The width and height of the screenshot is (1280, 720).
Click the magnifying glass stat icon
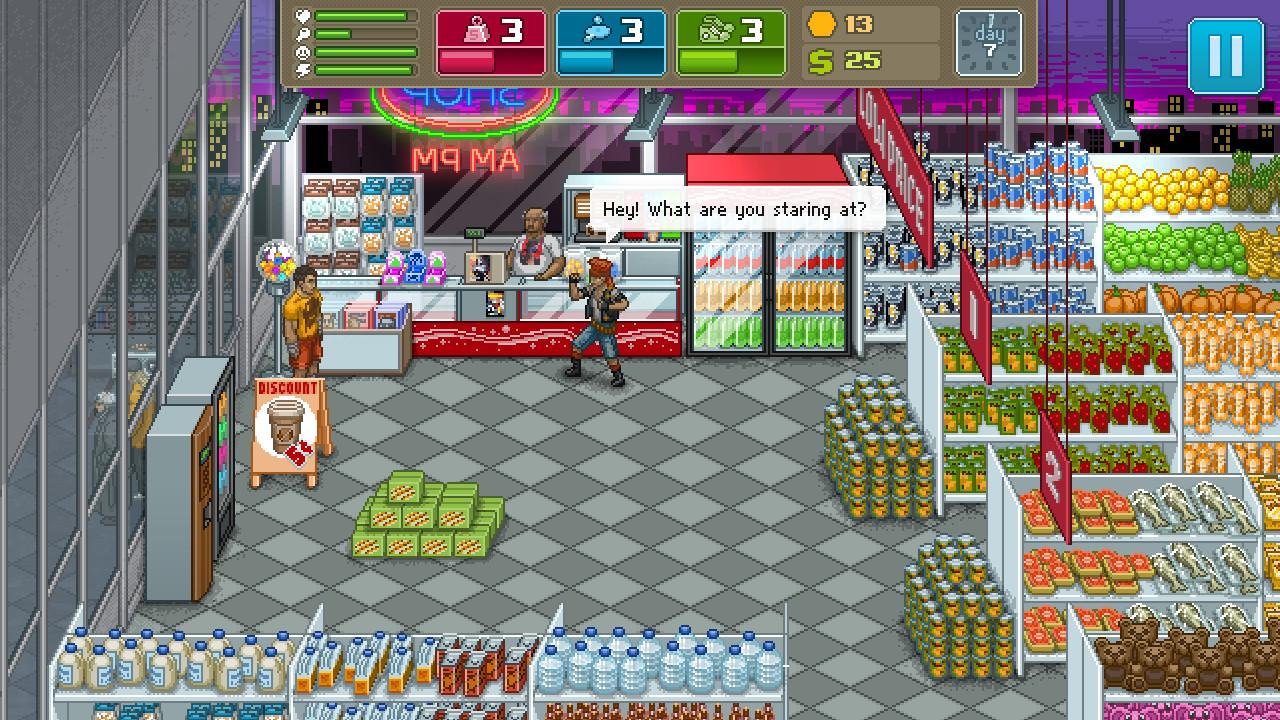coord(302,33)
